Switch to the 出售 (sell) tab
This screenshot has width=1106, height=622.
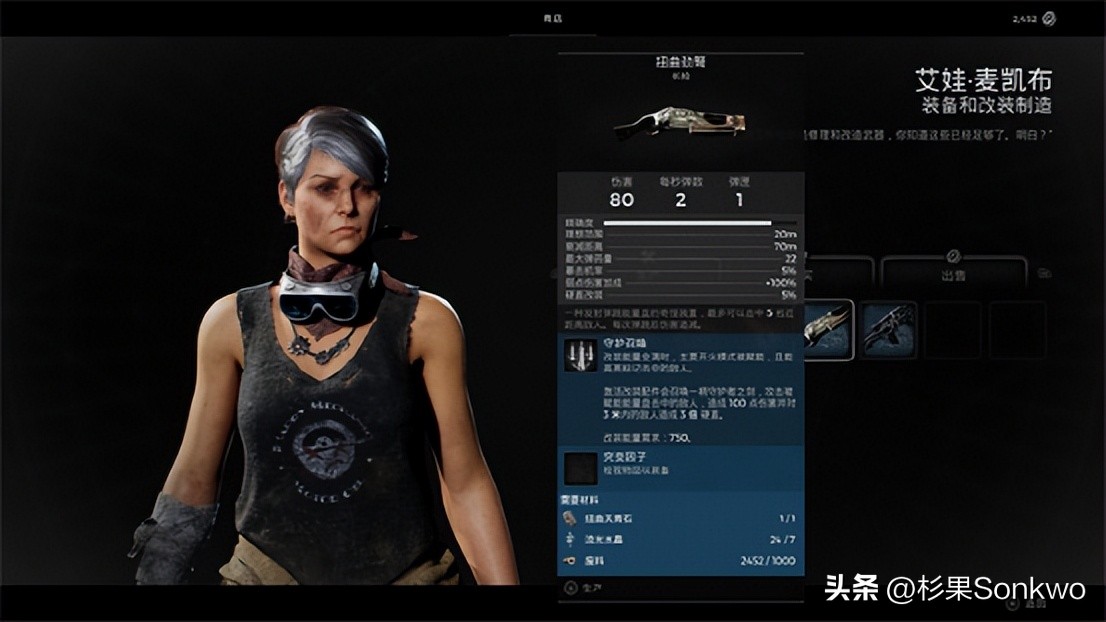coord(953,273)
